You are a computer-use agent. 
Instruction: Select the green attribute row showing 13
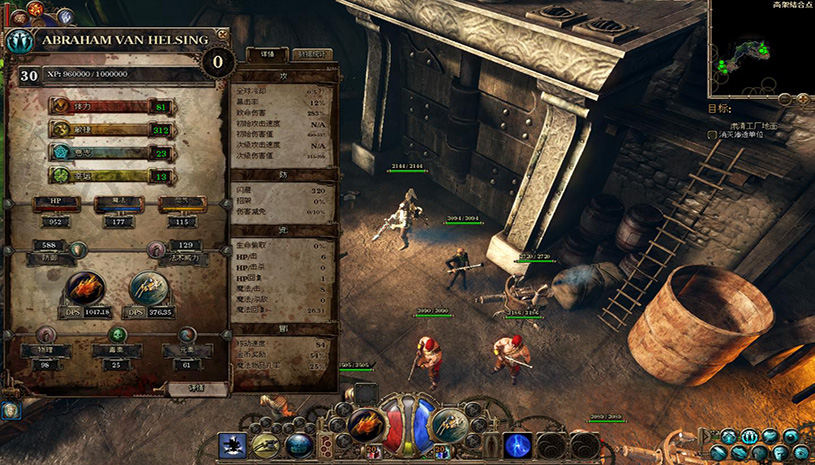[110, 175]
